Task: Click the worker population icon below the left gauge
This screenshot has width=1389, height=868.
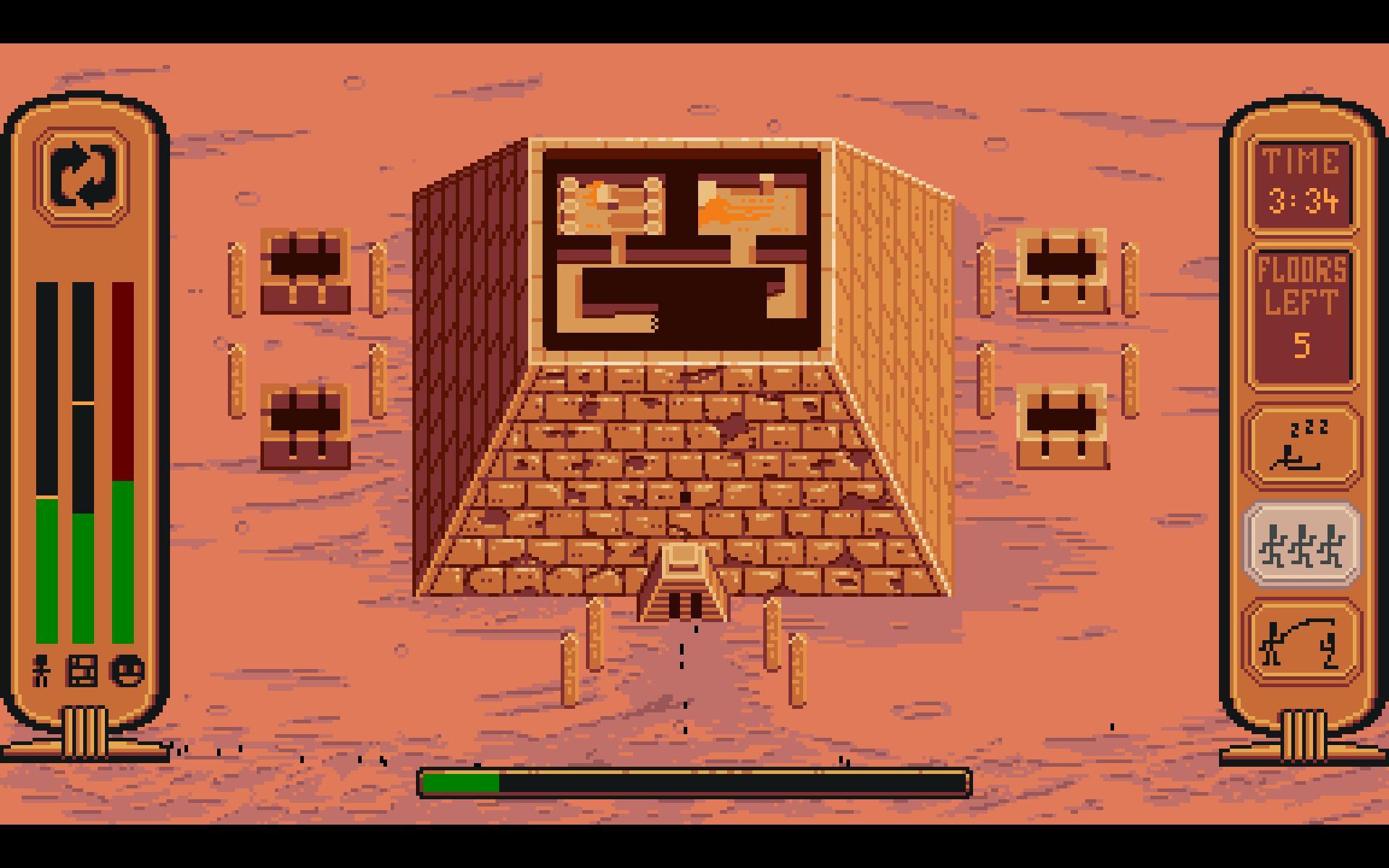Action: [x=41, y=671]
